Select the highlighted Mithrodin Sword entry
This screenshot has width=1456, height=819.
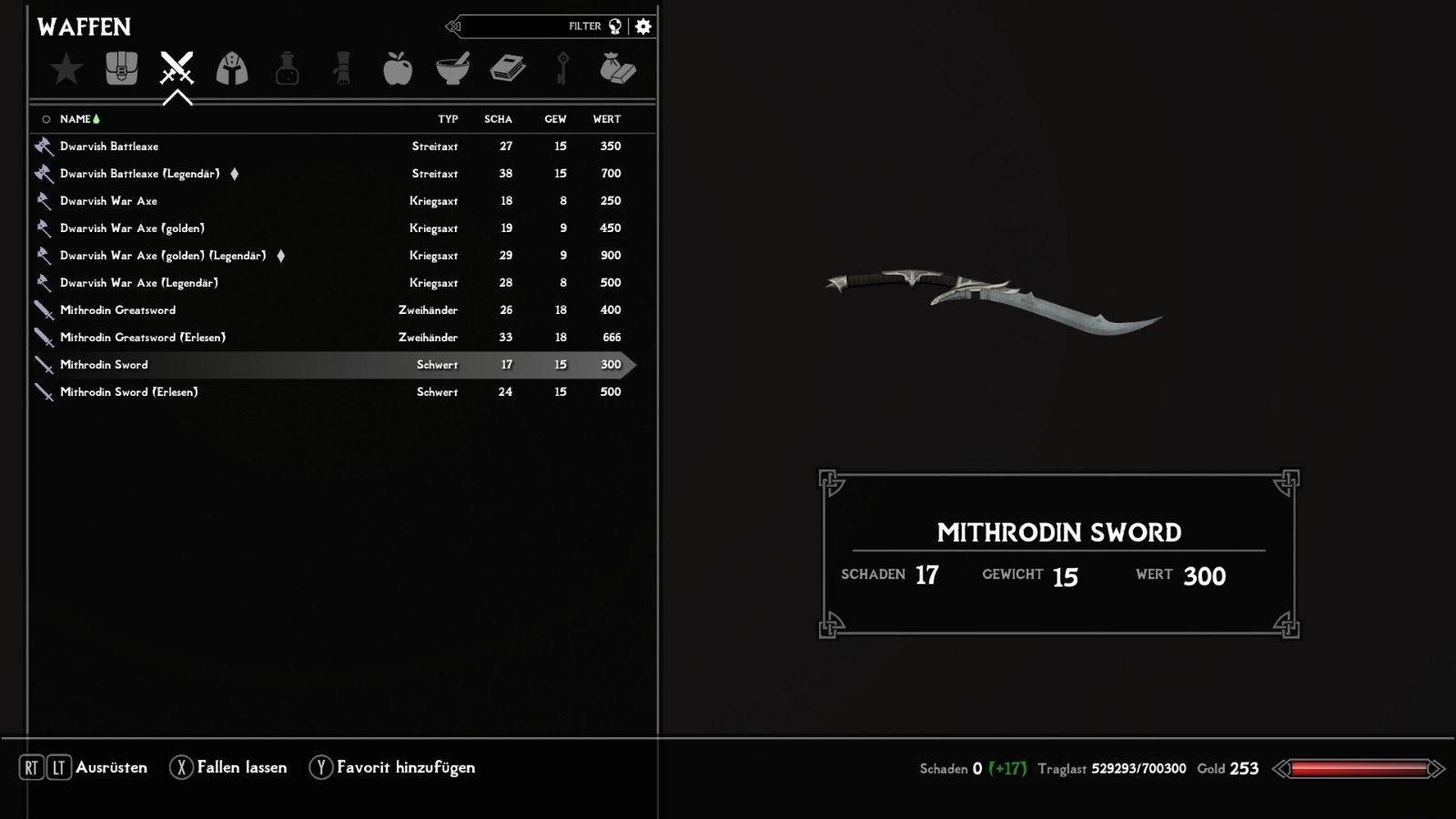[x=104, y=365]
